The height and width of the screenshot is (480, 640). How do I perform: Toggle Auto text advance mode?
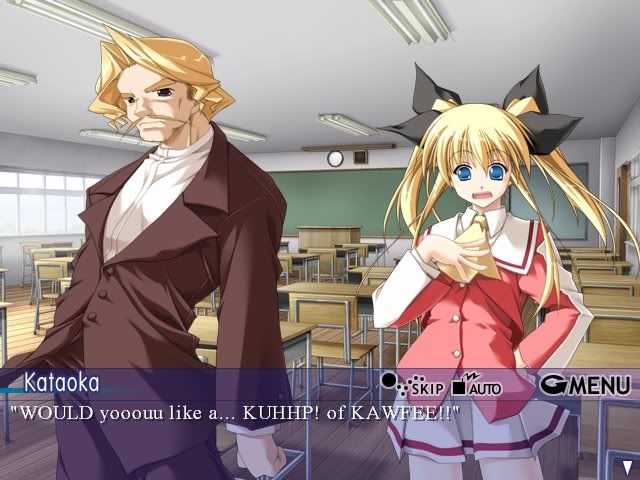(x=477, y=384)
